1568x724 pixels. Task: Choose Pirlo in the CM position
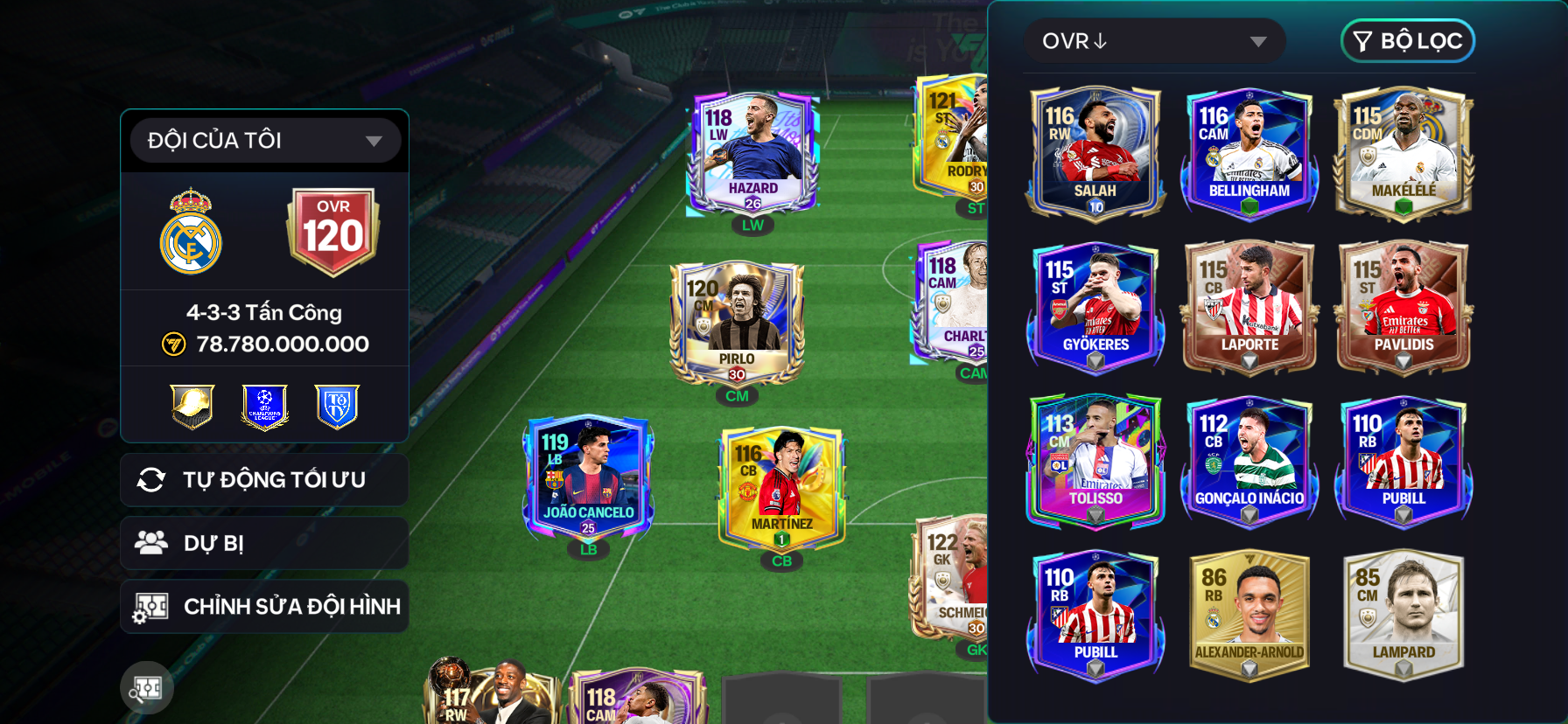737,324
